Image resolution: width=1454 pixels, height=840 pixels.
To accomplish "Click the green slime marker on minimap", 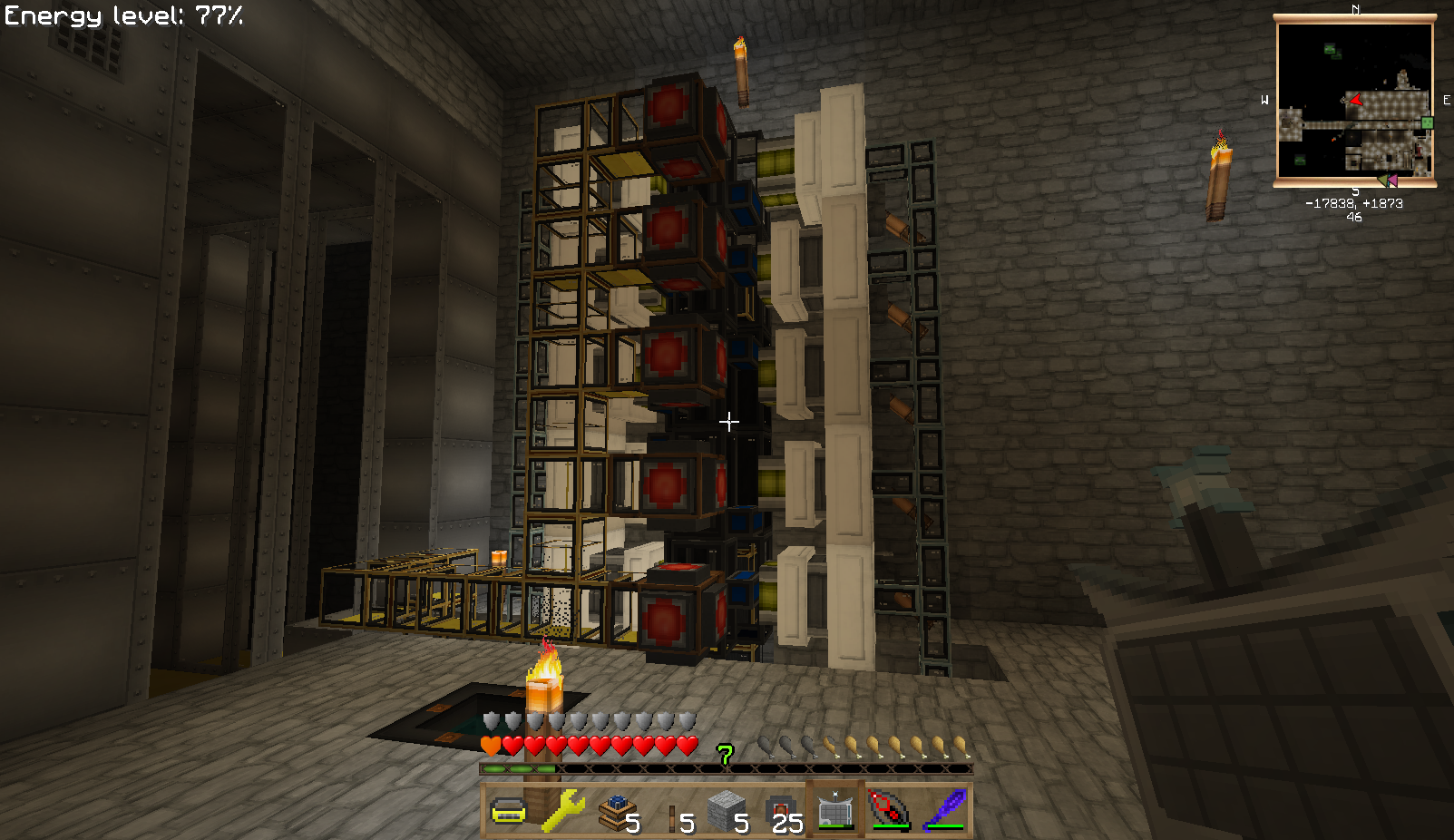I will (x=1427, y=122).
